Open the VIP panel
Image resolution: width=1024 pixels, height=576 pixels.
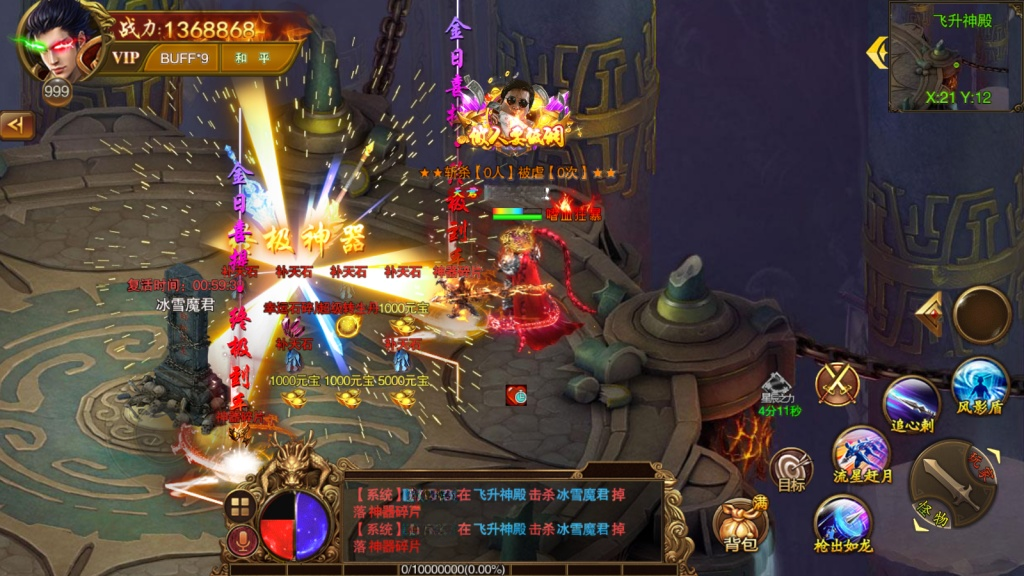pyautogui.click(x=126, y=58)
